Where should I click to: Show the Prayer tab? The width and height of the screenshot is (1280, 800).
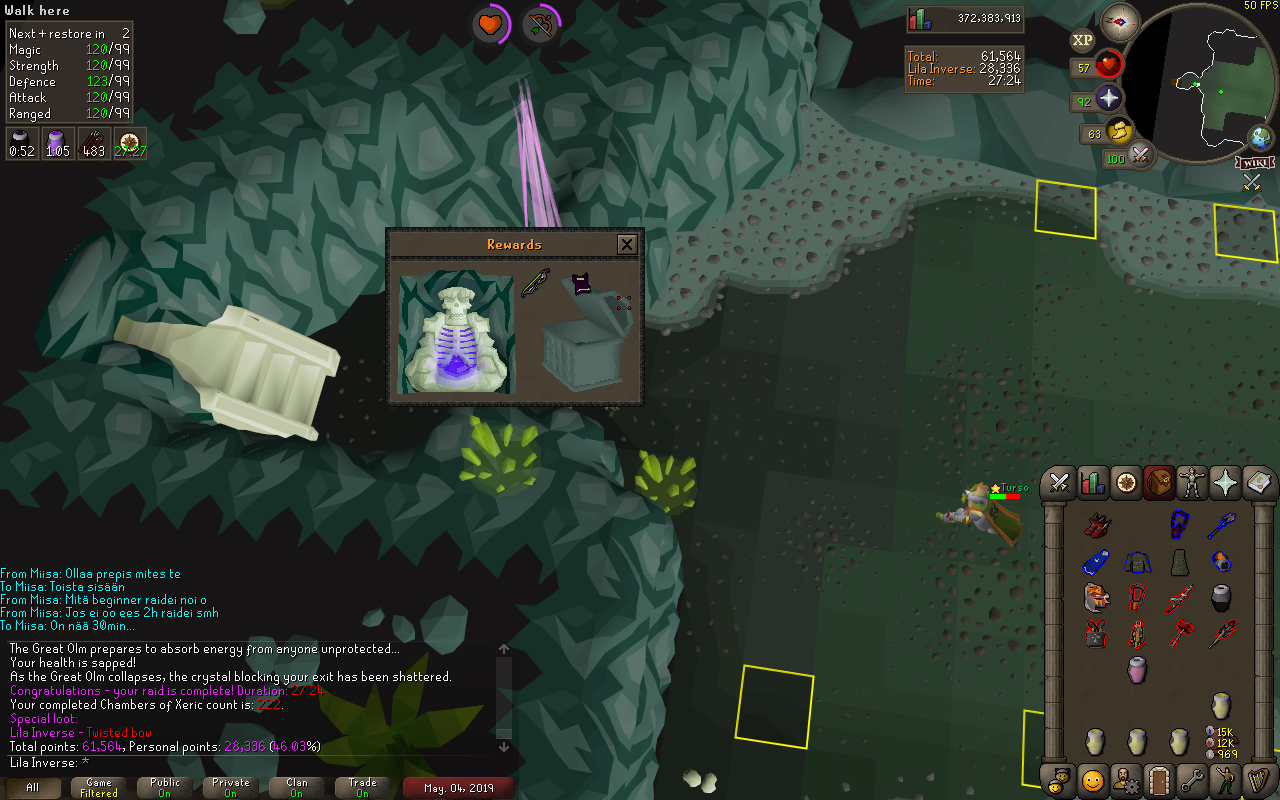[x=1225, y=484]
